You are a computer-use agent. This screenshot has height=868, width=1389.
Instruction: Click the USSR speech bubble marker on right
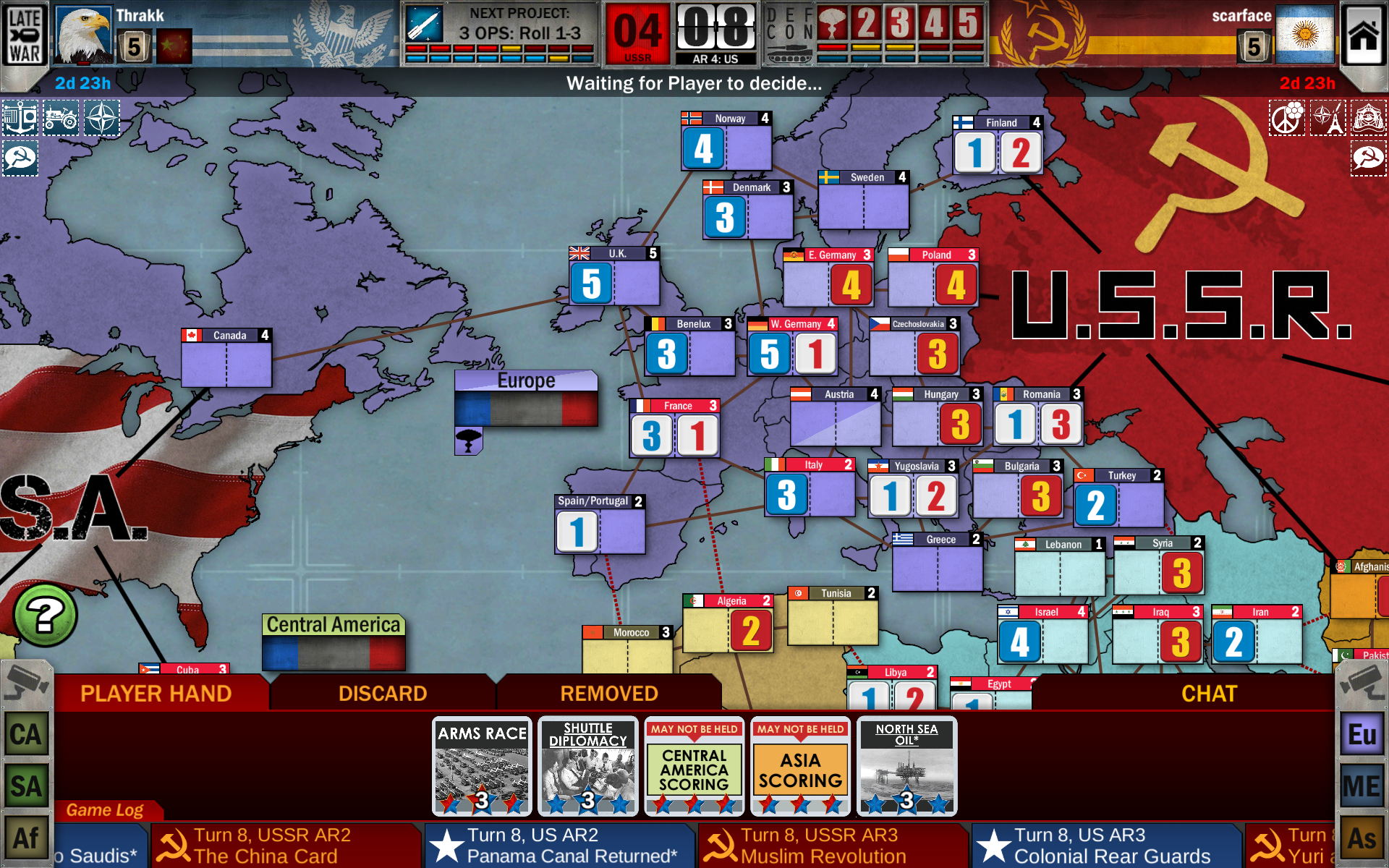point(1368,157)
